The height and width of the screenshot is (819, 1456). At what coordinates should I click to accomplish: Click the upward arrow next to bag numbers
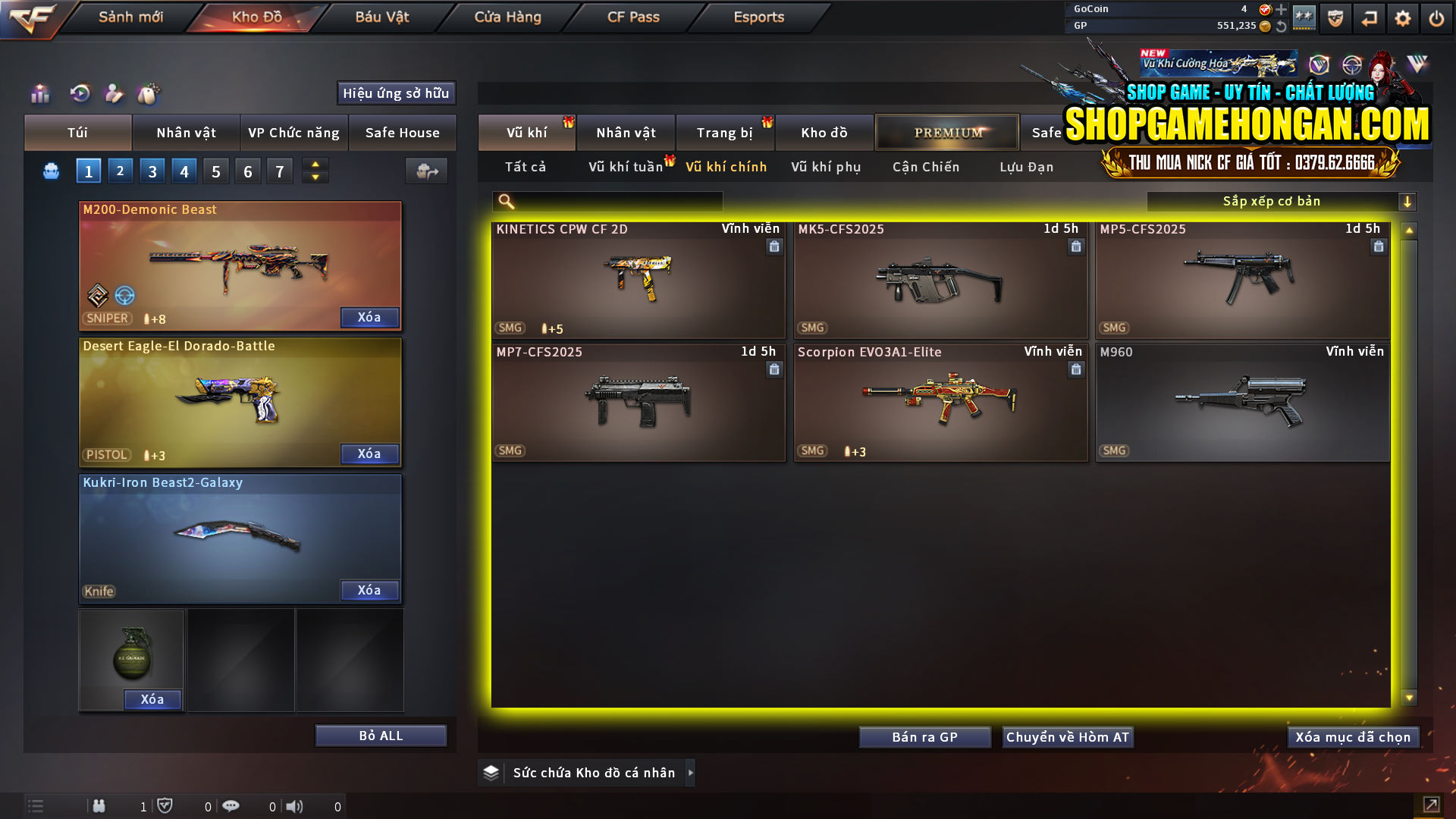(x=315, y=165)
